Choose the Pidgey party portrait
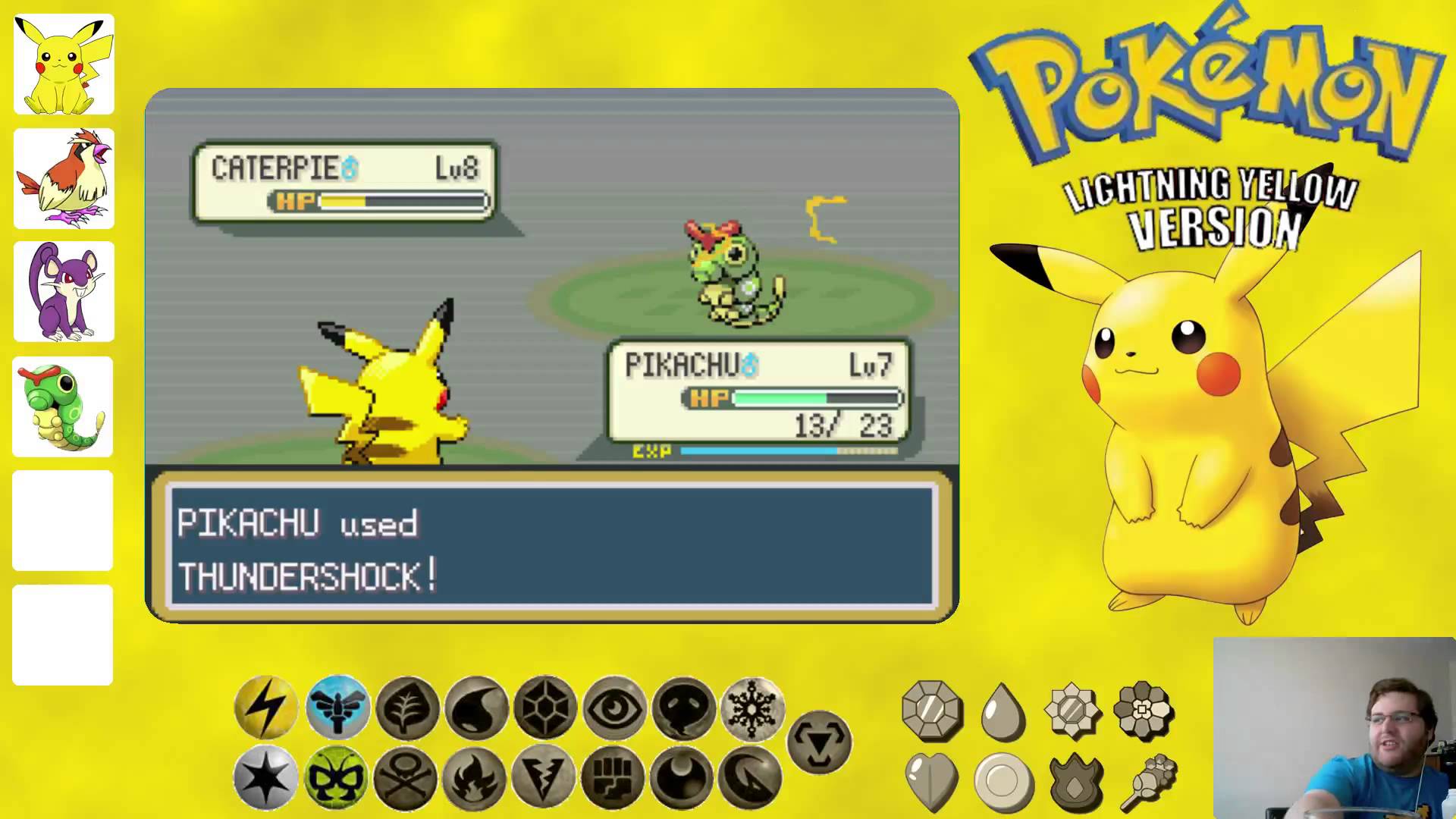Image resolution: width=1456 pixels, height=819 pixels. click(64, 179)
